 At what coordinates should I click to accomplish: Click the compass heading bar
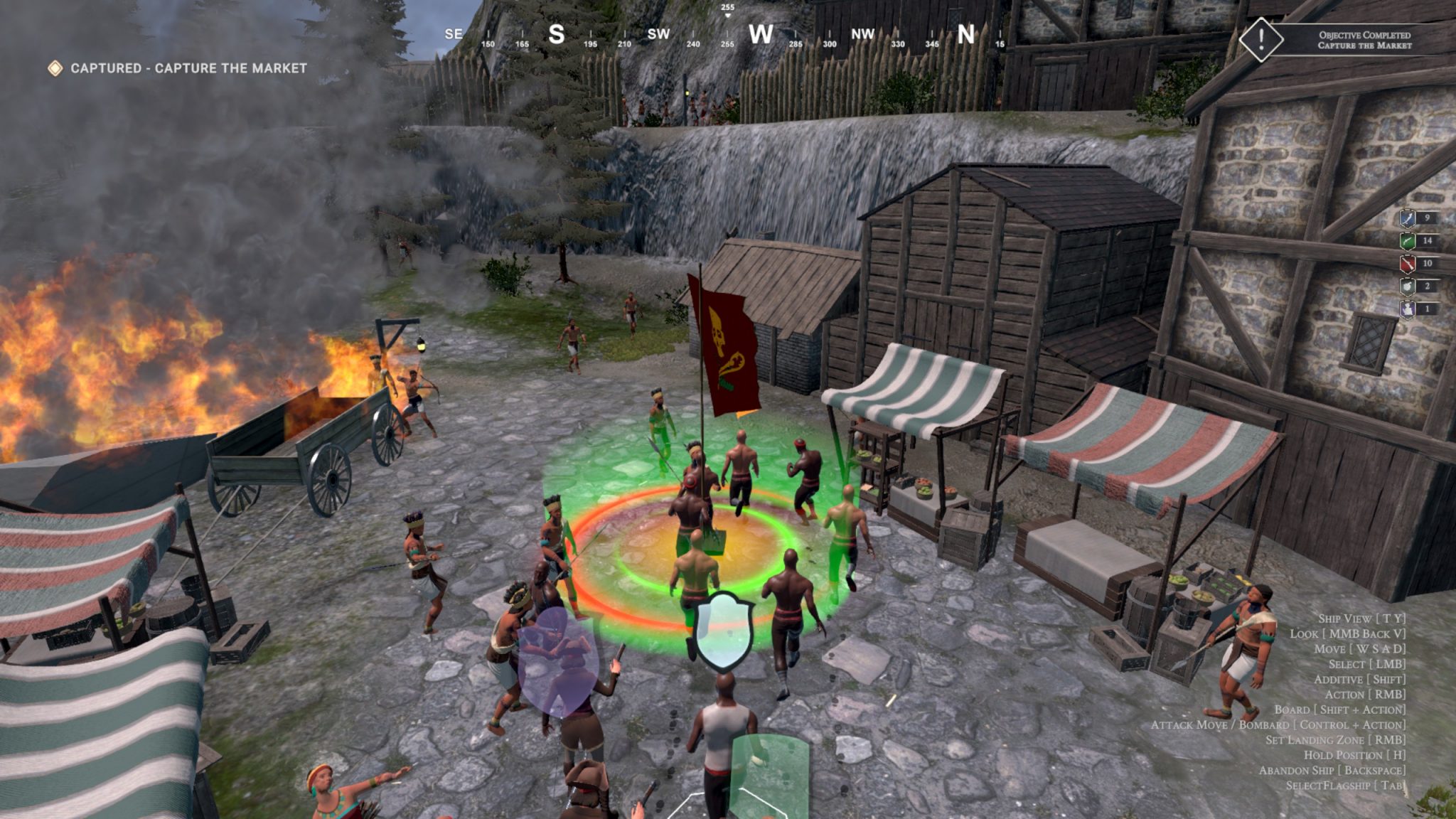pyautogui.click(x=727, y=33)
